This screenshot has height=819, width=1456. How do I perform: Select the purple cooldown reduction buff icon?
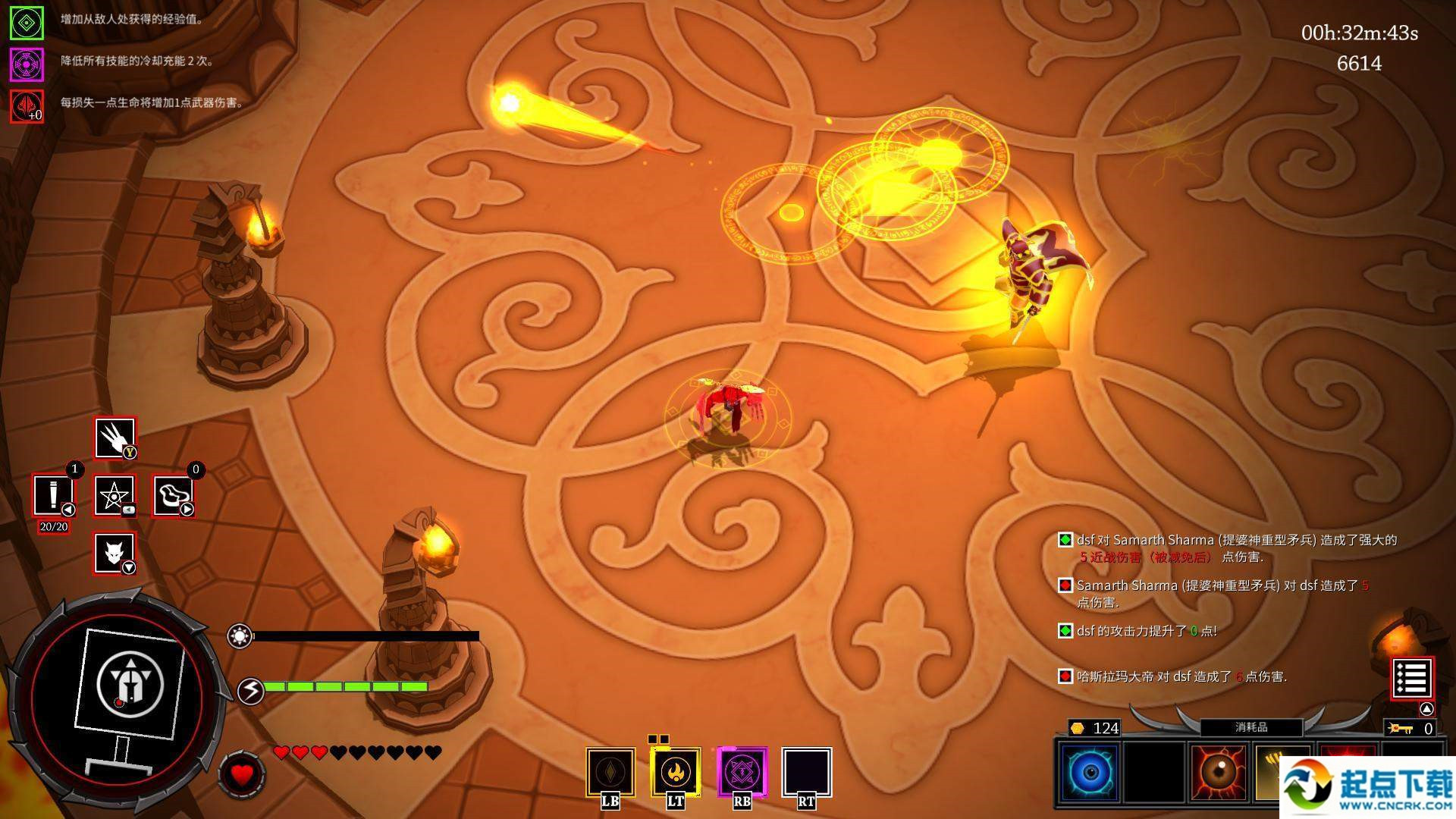(x=27, y=64)
